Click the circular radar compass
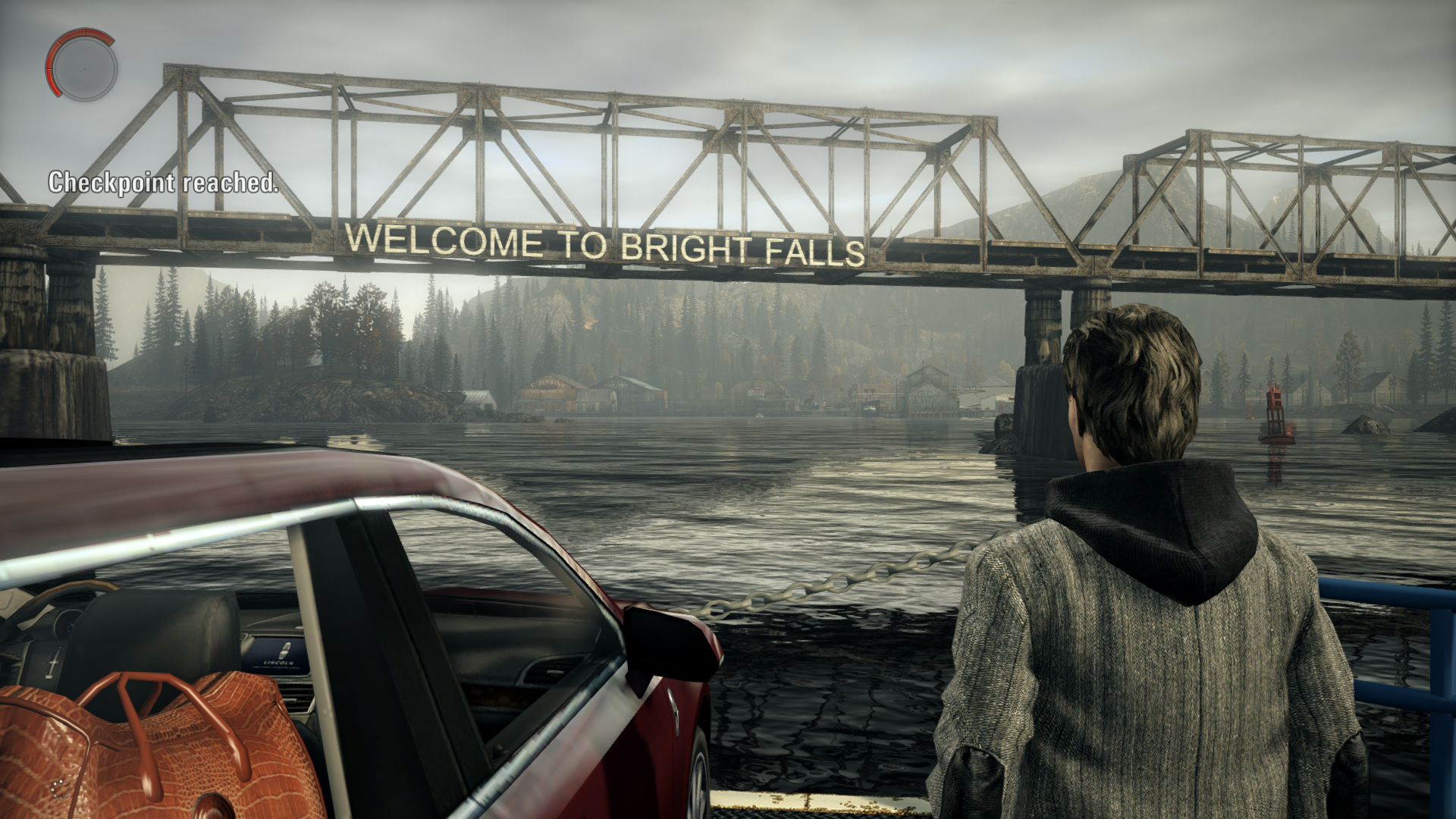Image resolution: width=1456 pixels, height=819 pixels. 82,66
